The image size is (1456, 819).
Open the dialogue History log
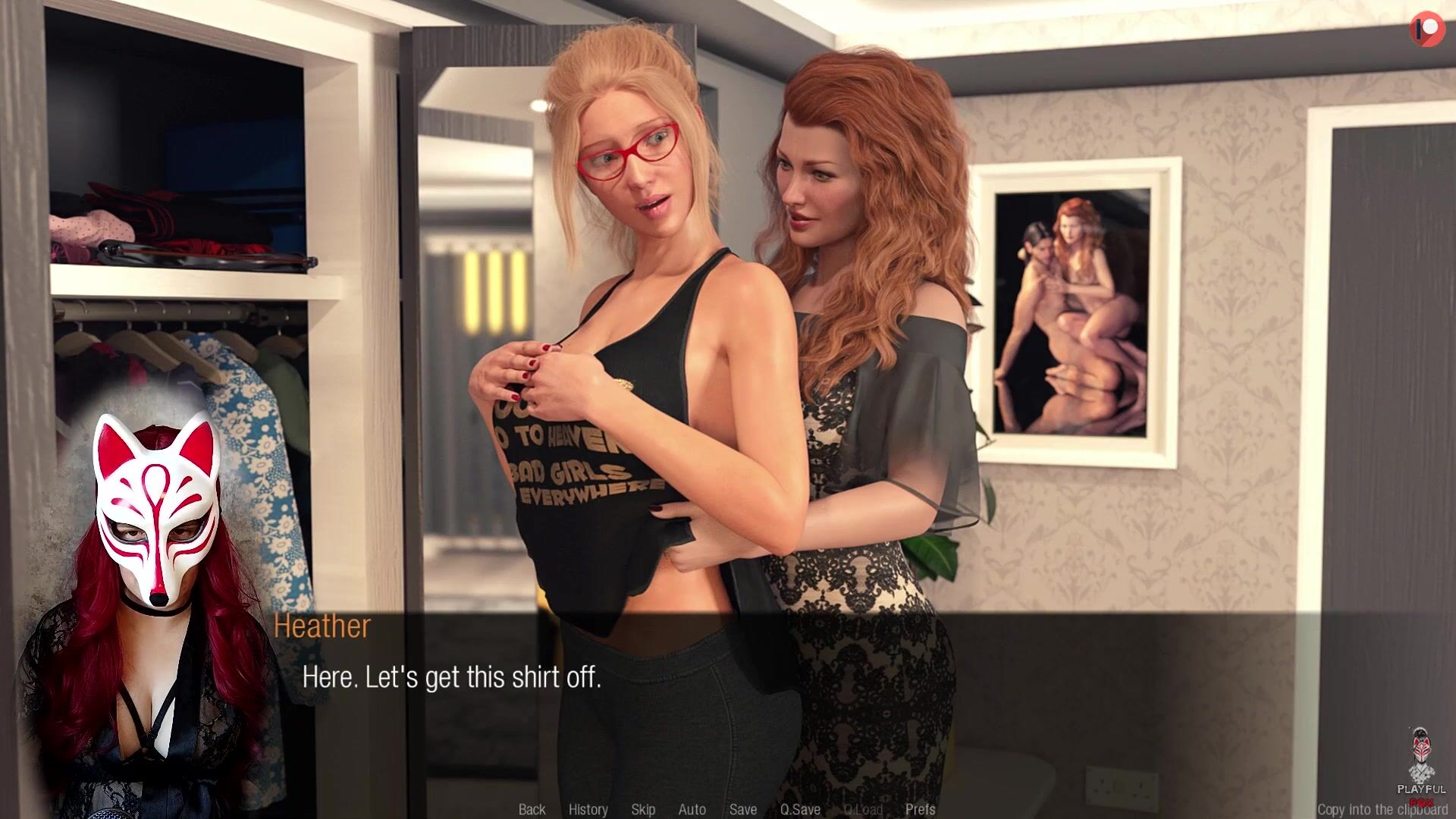click(x=588, y=809)
